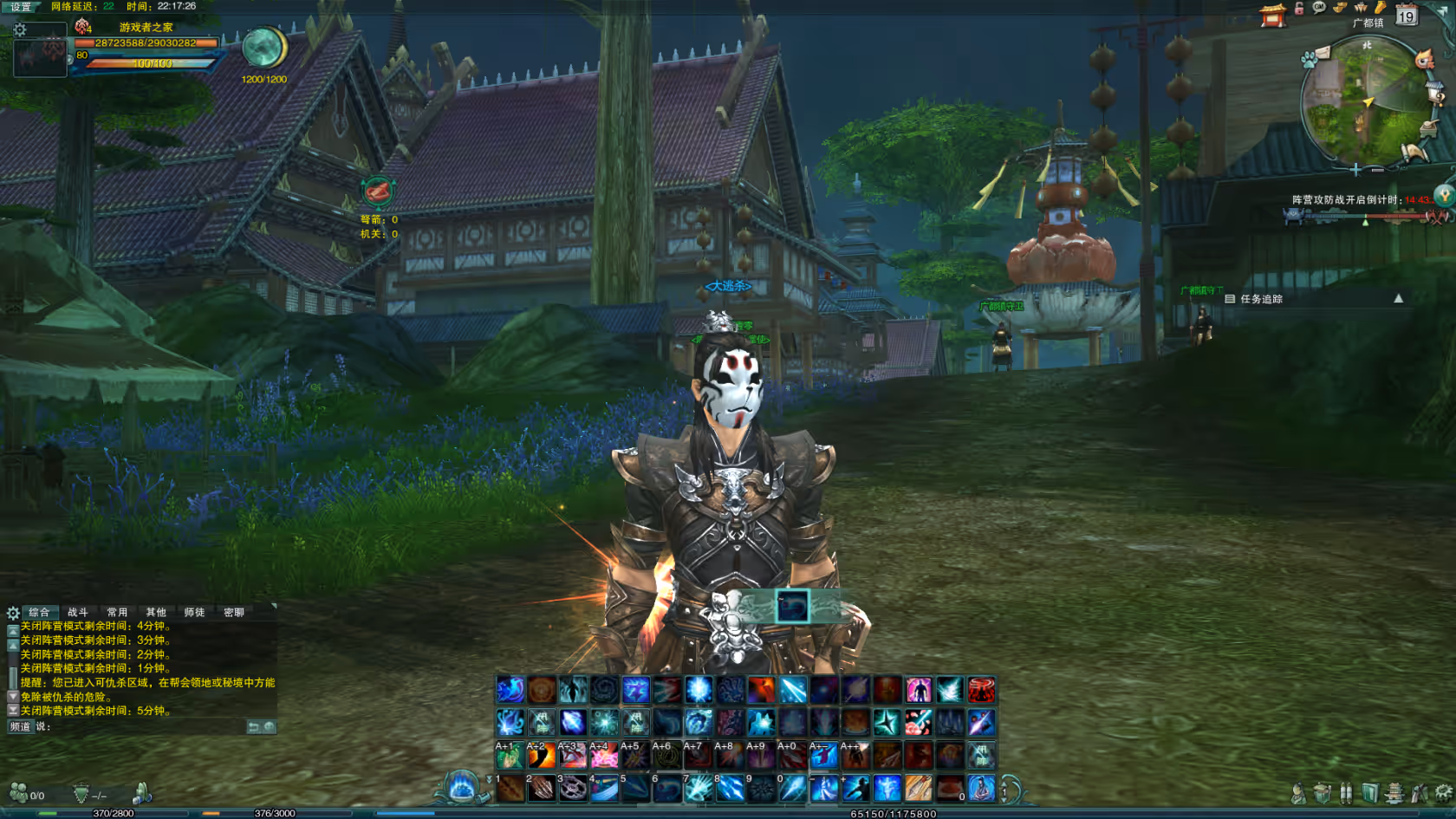Image resolution: width=1456 pixels, height=819 pixels.
Task: Click the player portrait frame
Action: point(40,54)
